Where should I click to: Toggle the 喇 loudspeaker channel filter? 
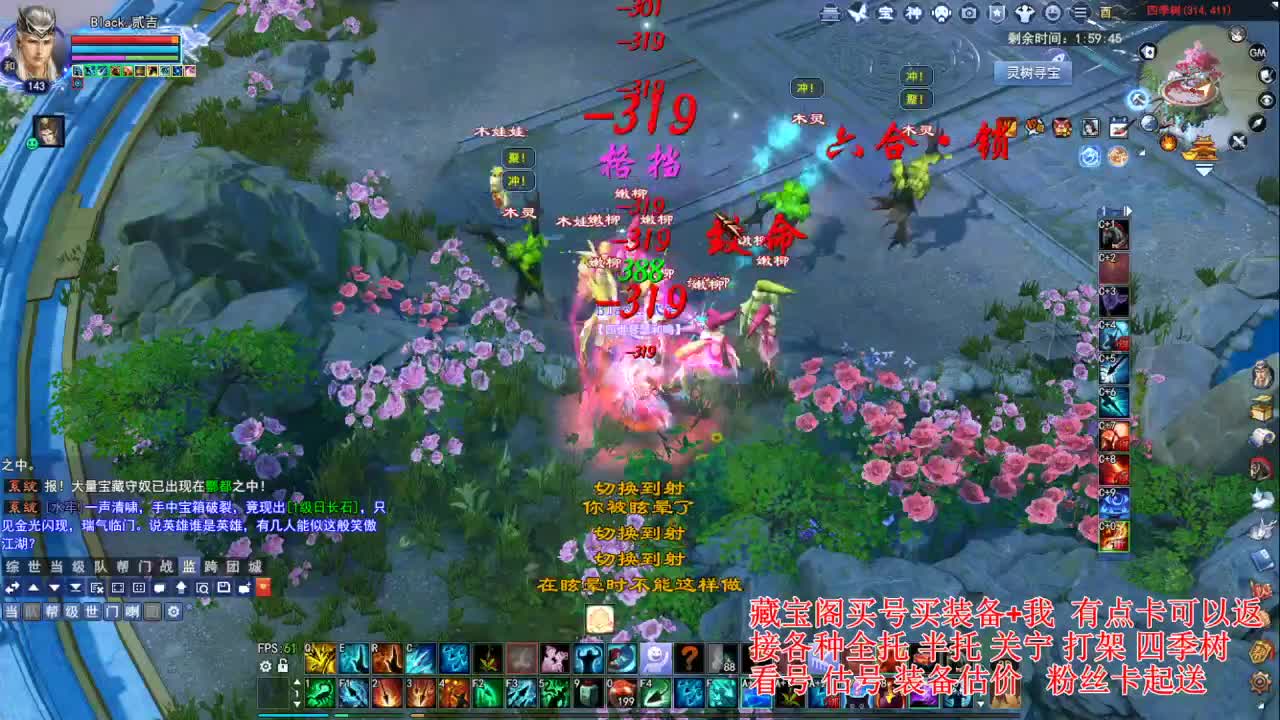coord(132,612)
